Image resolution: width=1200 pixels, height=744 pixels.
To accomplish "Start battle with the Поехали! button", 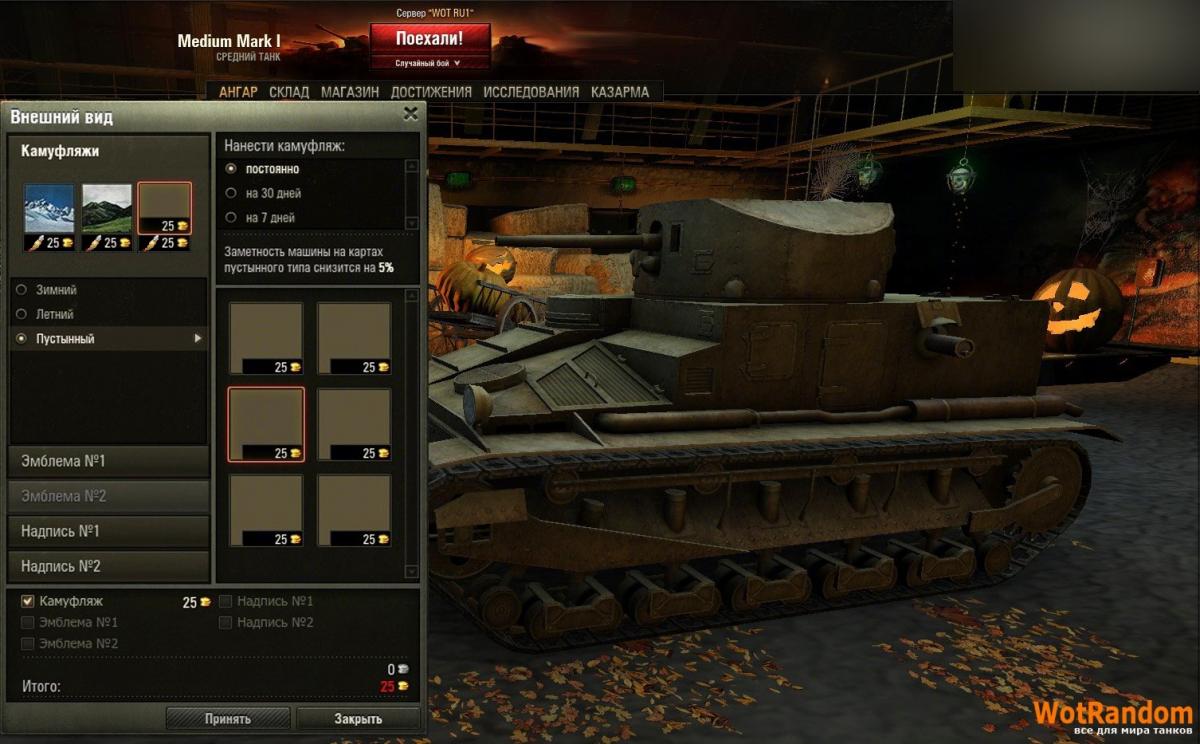I will pos(429,39).
